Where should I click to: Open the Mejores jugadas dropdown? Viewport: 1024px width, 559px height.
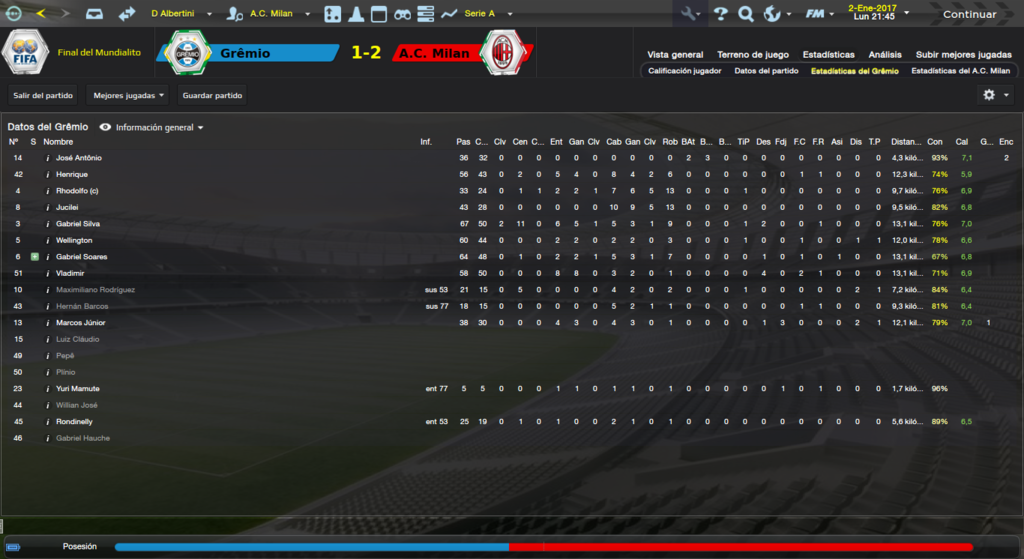[128, 96]
